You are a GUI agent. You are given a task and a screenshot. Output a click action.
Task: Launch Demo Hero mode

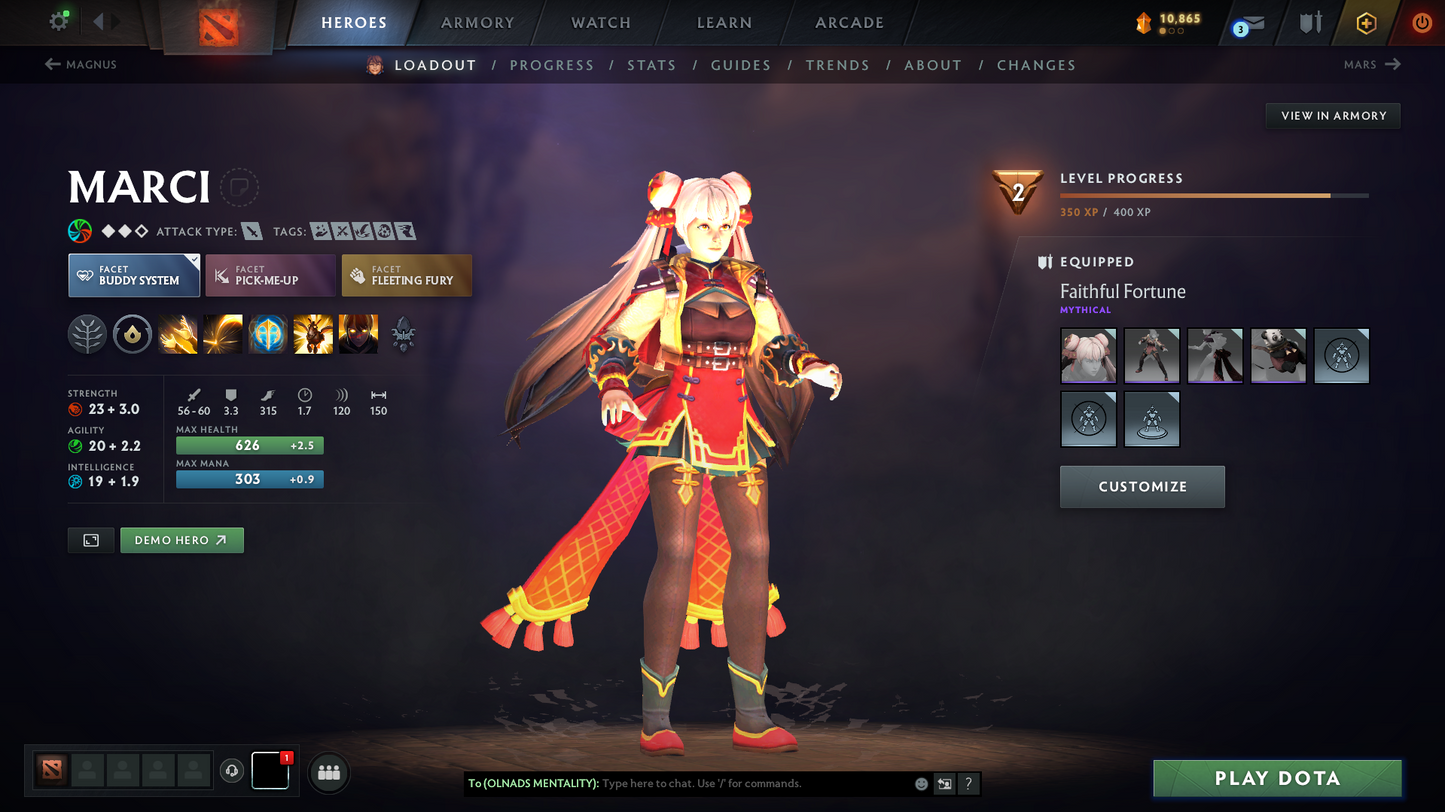pos(181,540)
